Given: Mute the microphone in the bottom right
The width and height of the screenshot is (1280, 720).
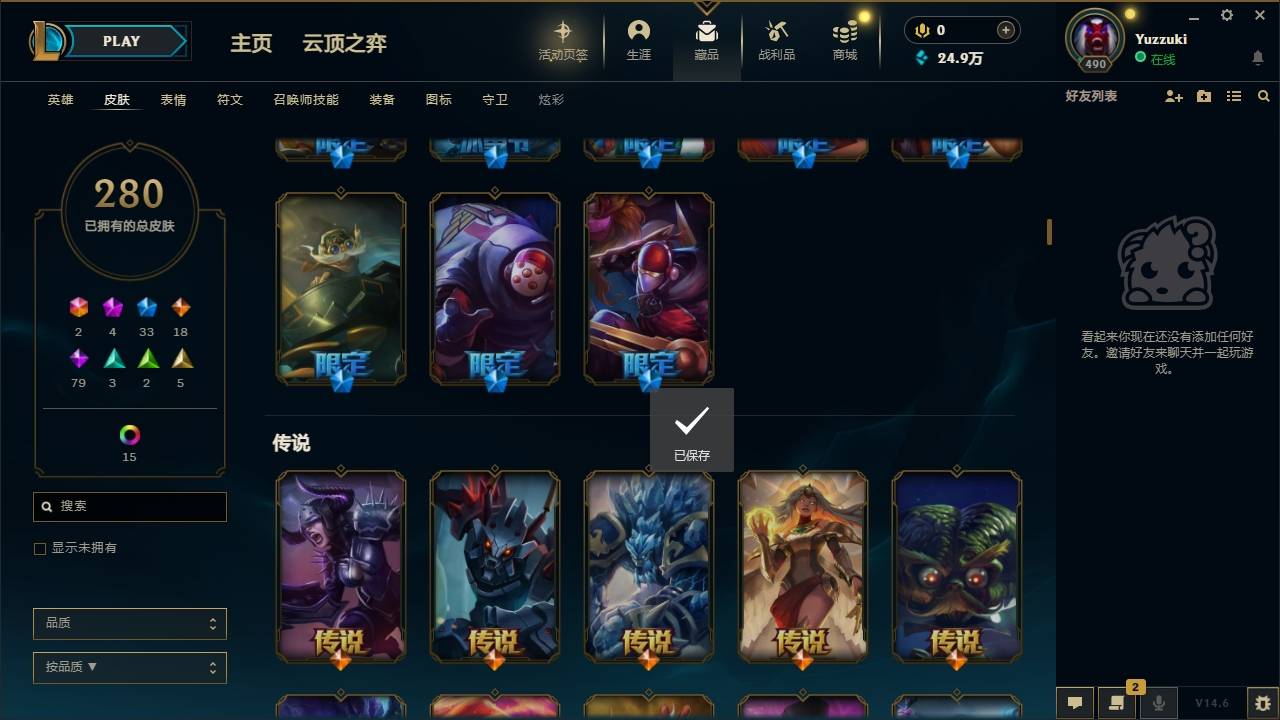Looking at the screenshot, I should coord(1158,702).
